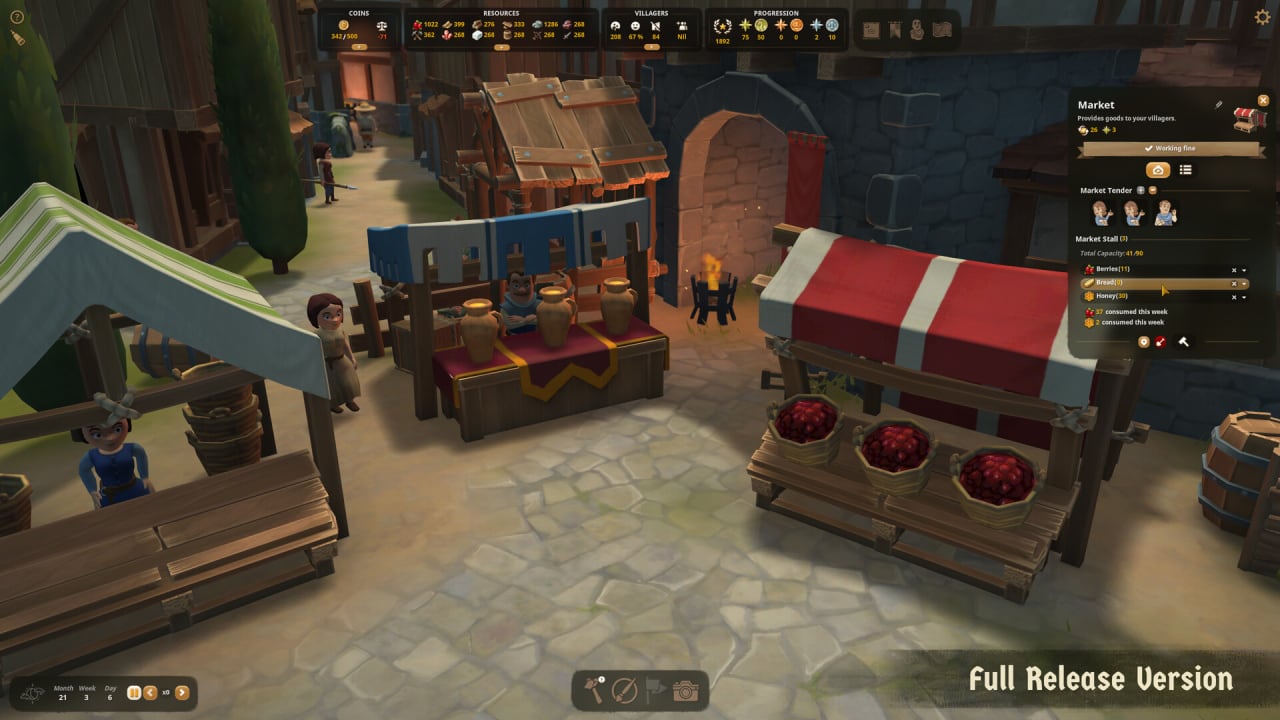Decrease game speed with left arrow

150,692
